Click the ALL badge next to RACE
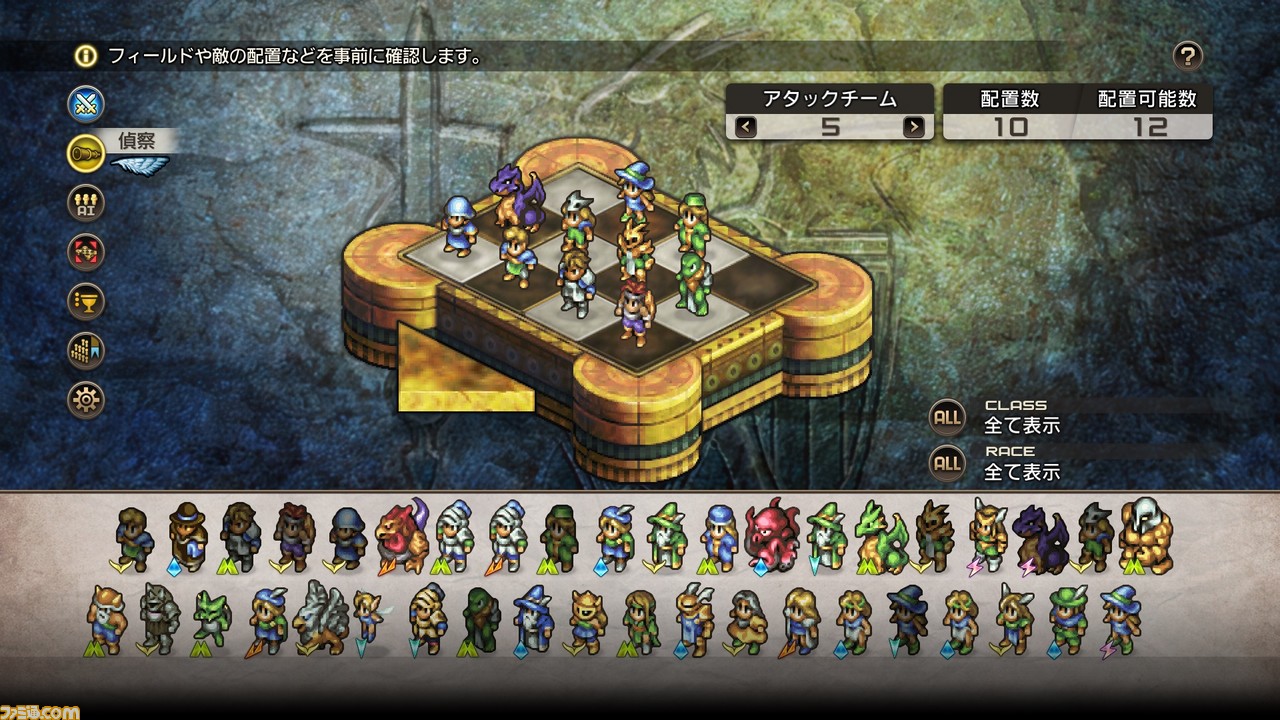 [x=946, y=461]
